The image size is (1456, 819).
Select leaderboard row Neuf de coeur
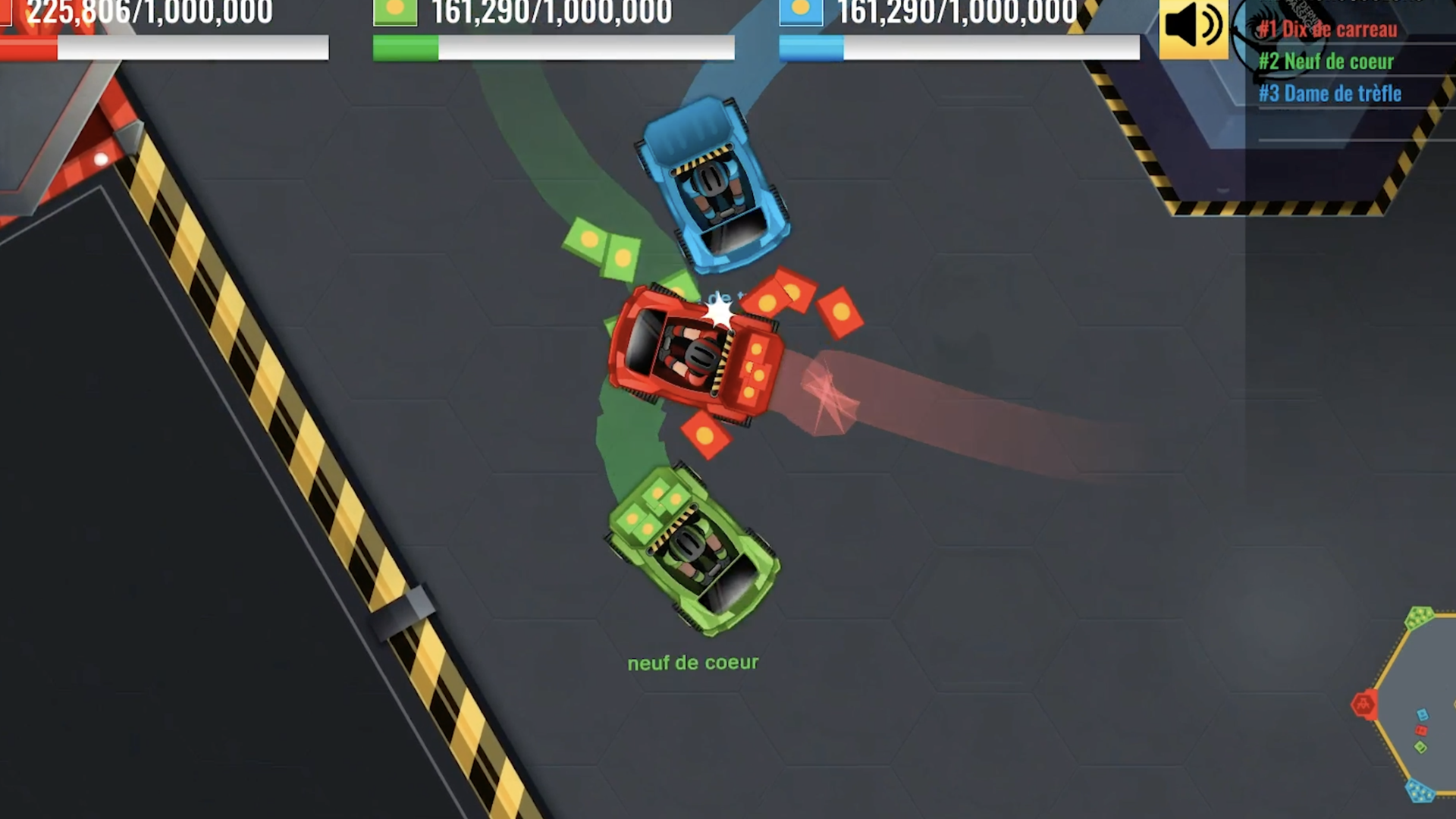tap(1326, 61)
